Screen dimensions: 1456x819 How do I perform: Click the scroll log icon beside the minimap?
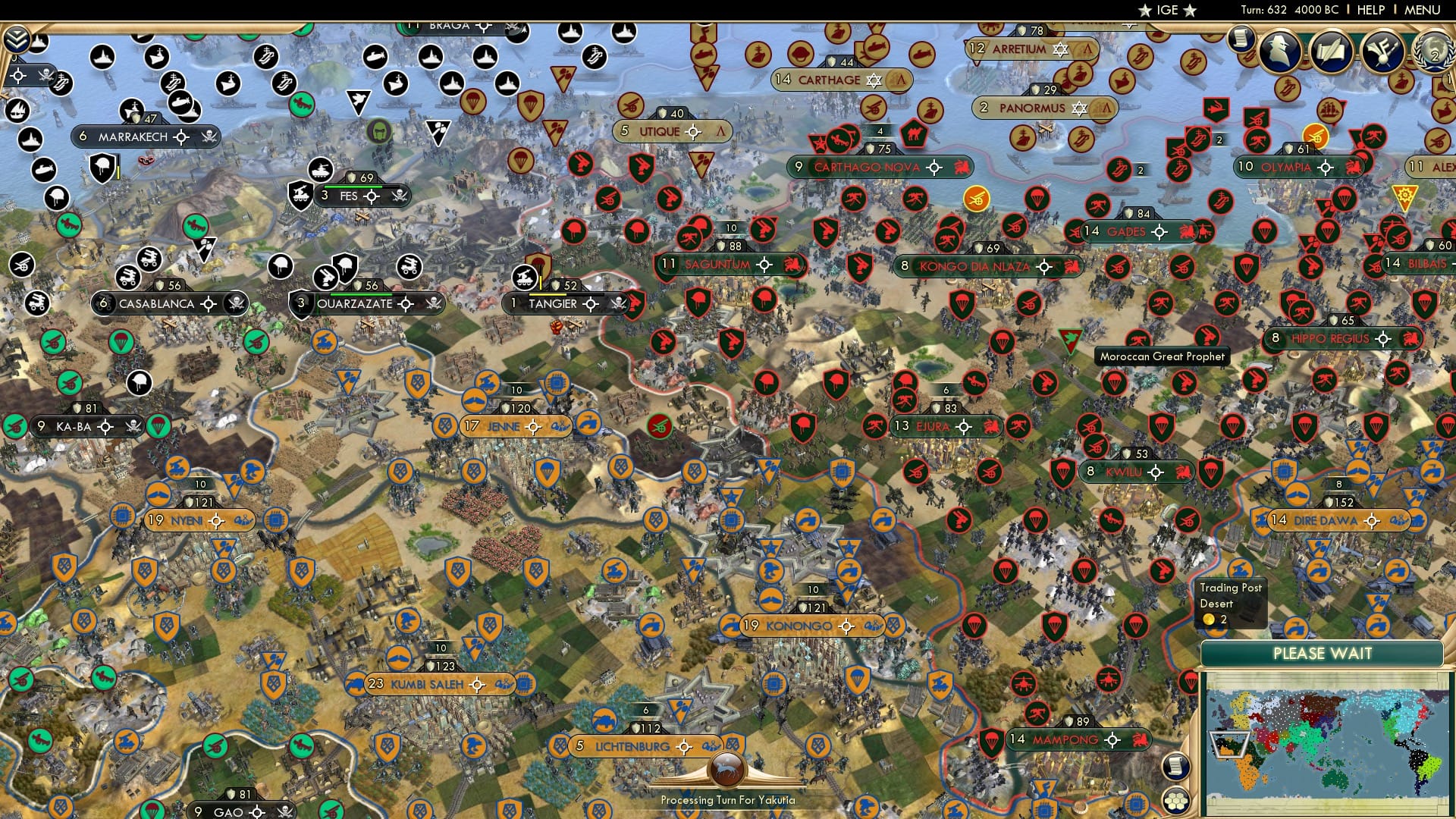pyautogui.click(x=1175, y=767)
